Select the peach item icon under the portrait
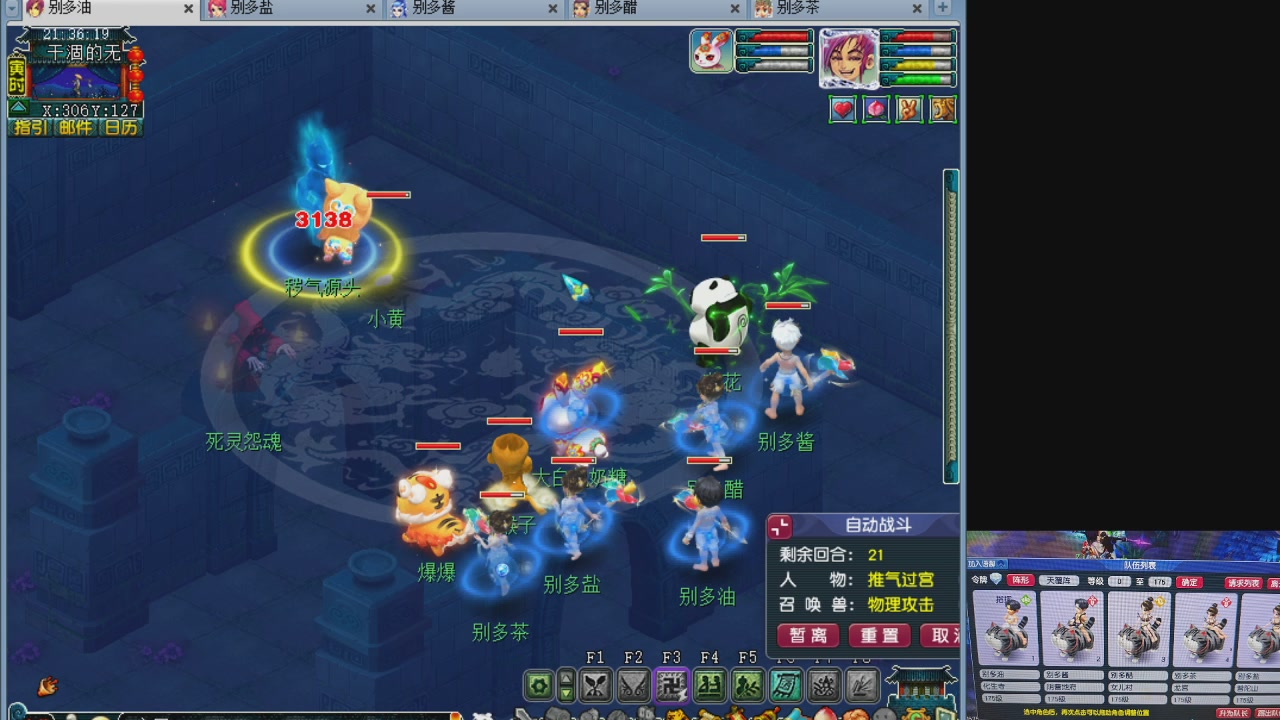The image size is (1280, 720). pyautogui.click(x=876, y=109)
